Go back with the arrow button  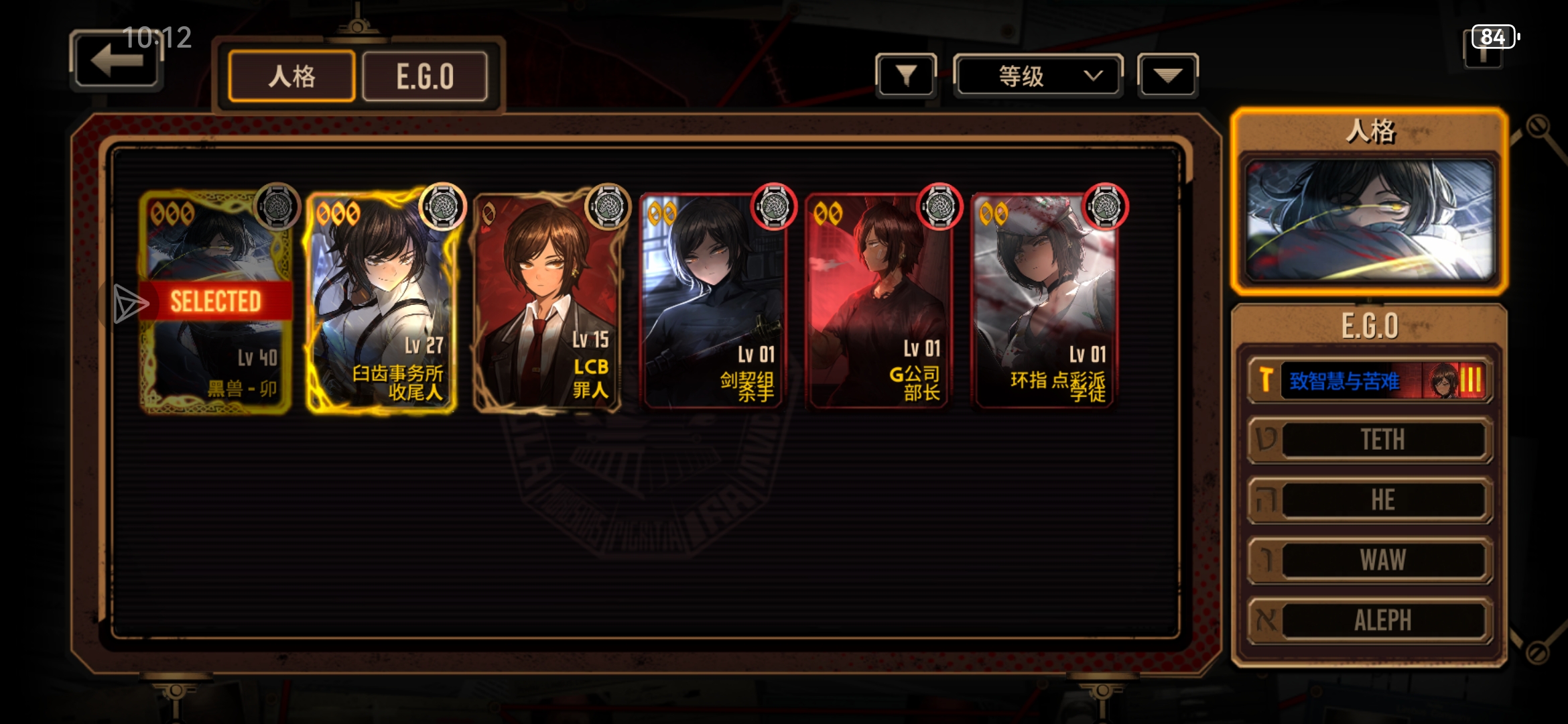point(117,61)
